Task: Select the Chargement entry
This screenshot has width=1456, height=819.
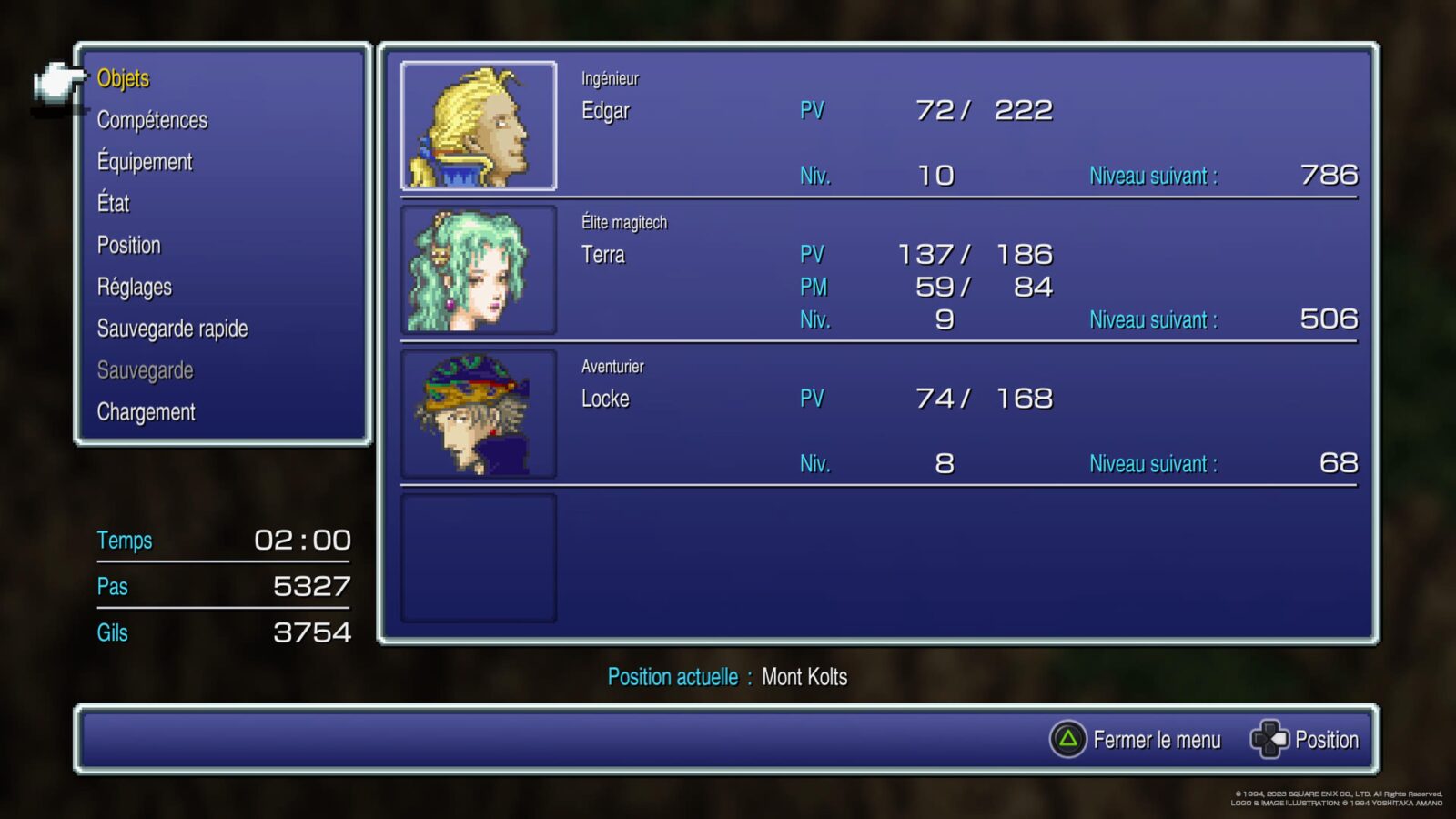Action: coord(146,411)
